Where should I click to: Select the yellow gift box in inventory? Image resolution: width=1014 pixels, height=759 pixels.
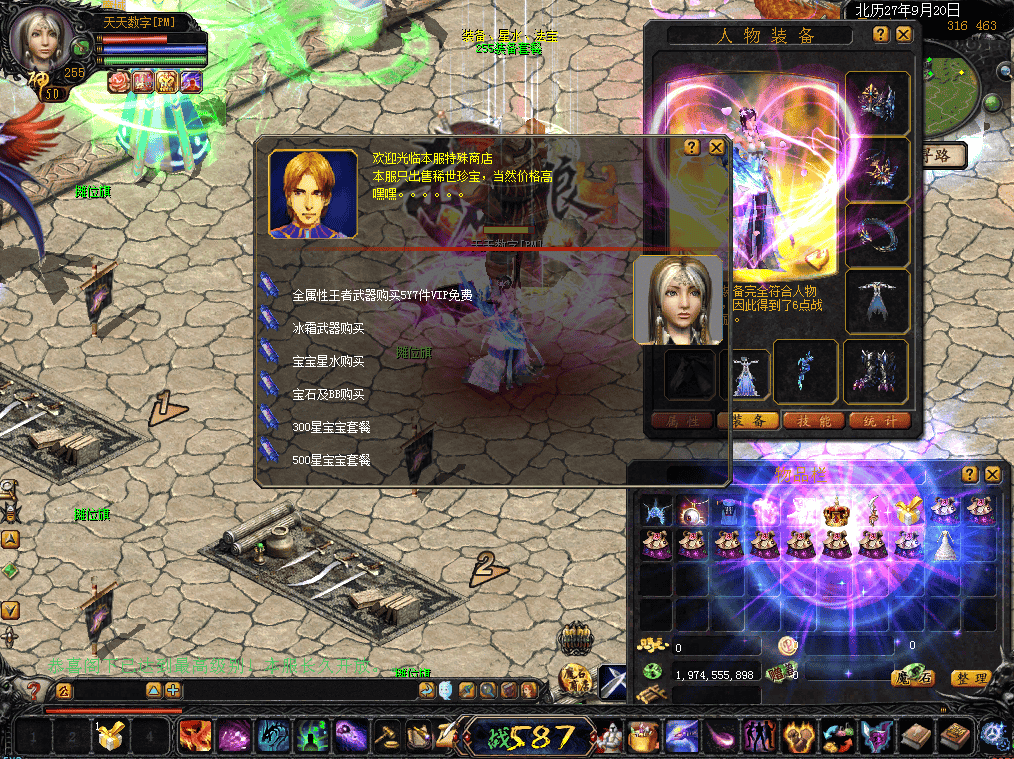tap(906, 511)
